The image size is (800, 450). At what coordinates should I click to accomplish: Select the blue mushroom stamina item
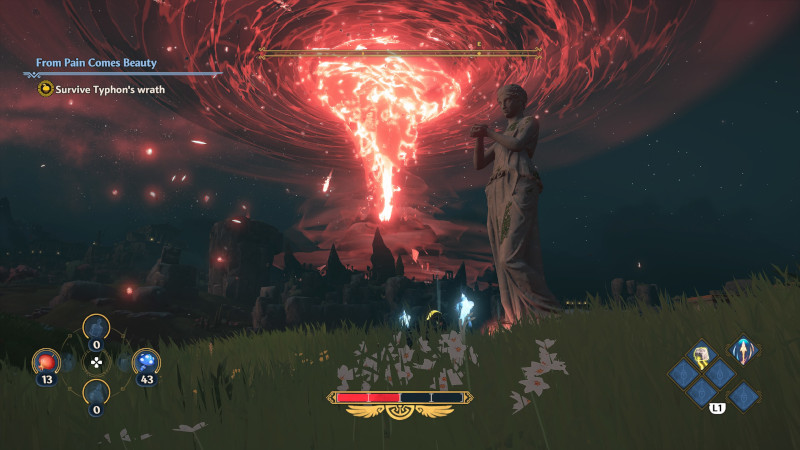pyautogui.click(x=146, y=362)
